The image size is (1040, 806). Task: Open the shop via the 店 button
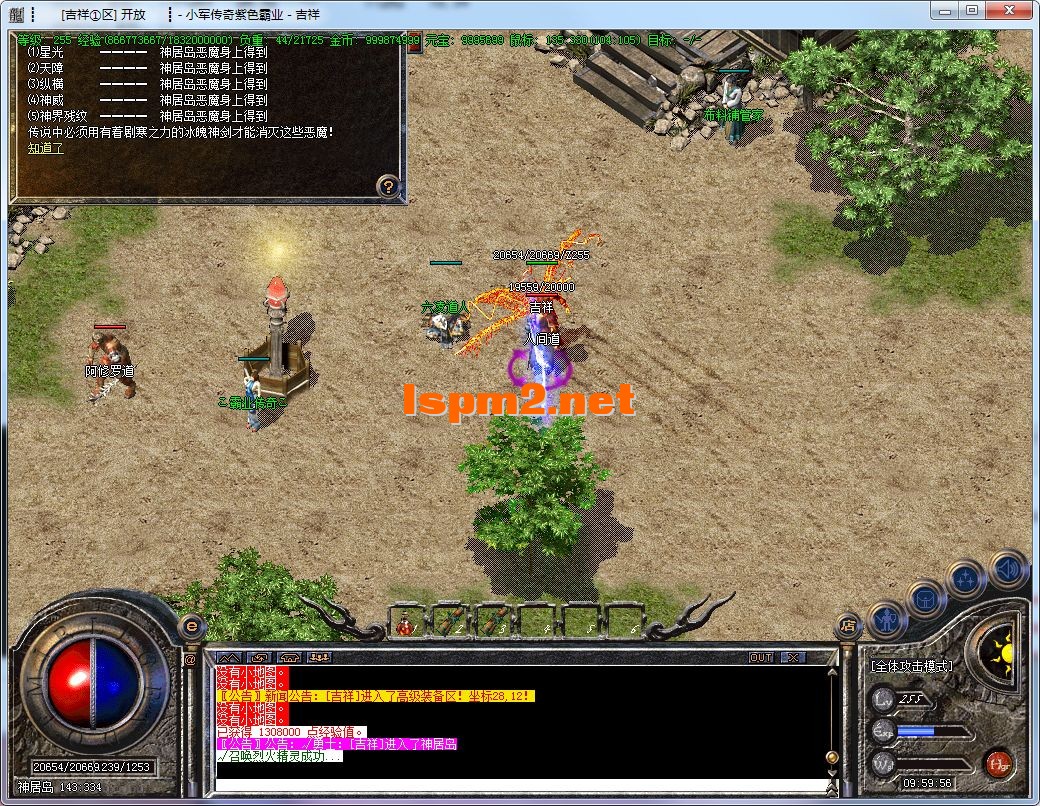click(x=848, y=625)
